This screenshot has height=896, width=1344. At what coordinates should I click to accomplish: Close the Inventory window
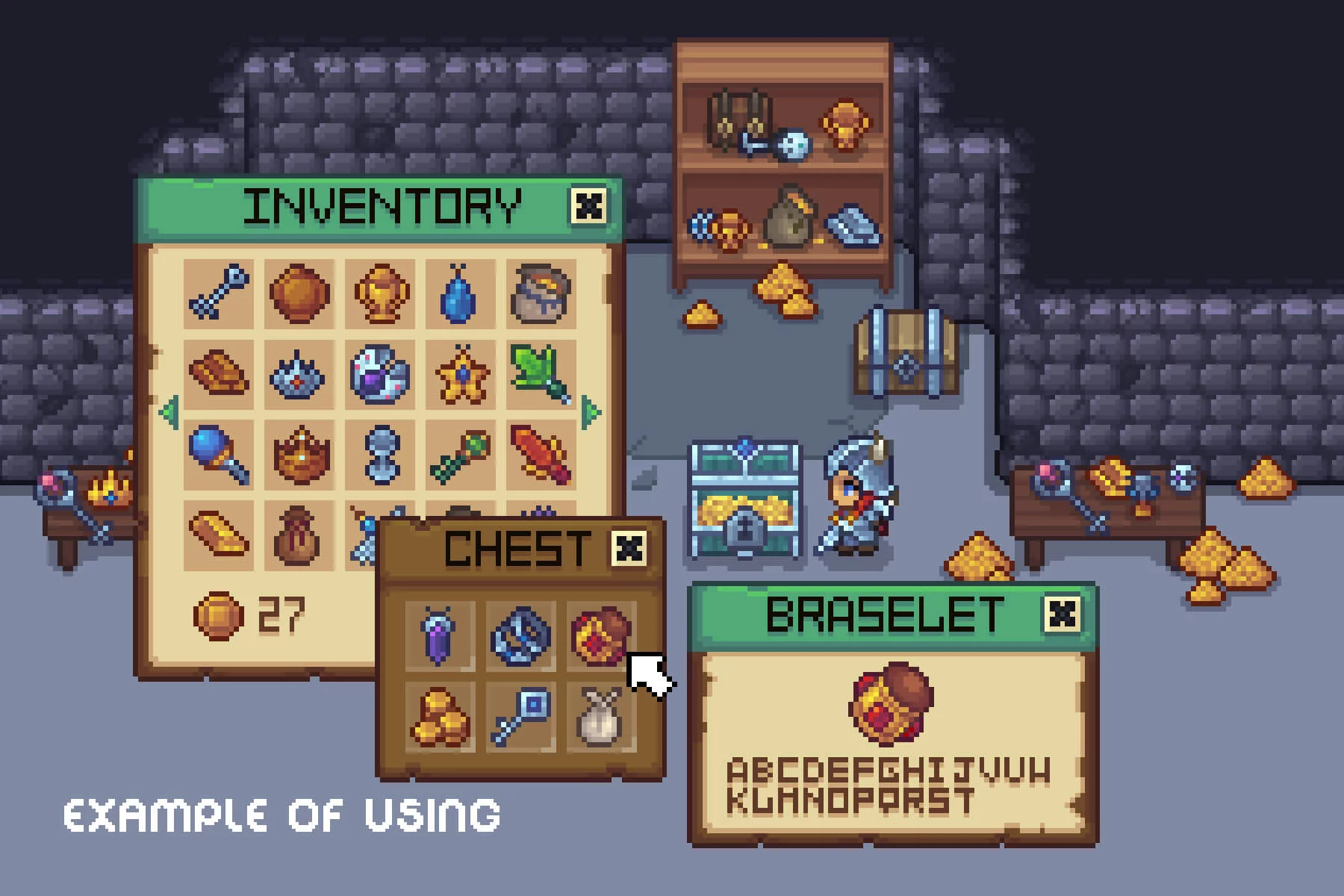588,205
